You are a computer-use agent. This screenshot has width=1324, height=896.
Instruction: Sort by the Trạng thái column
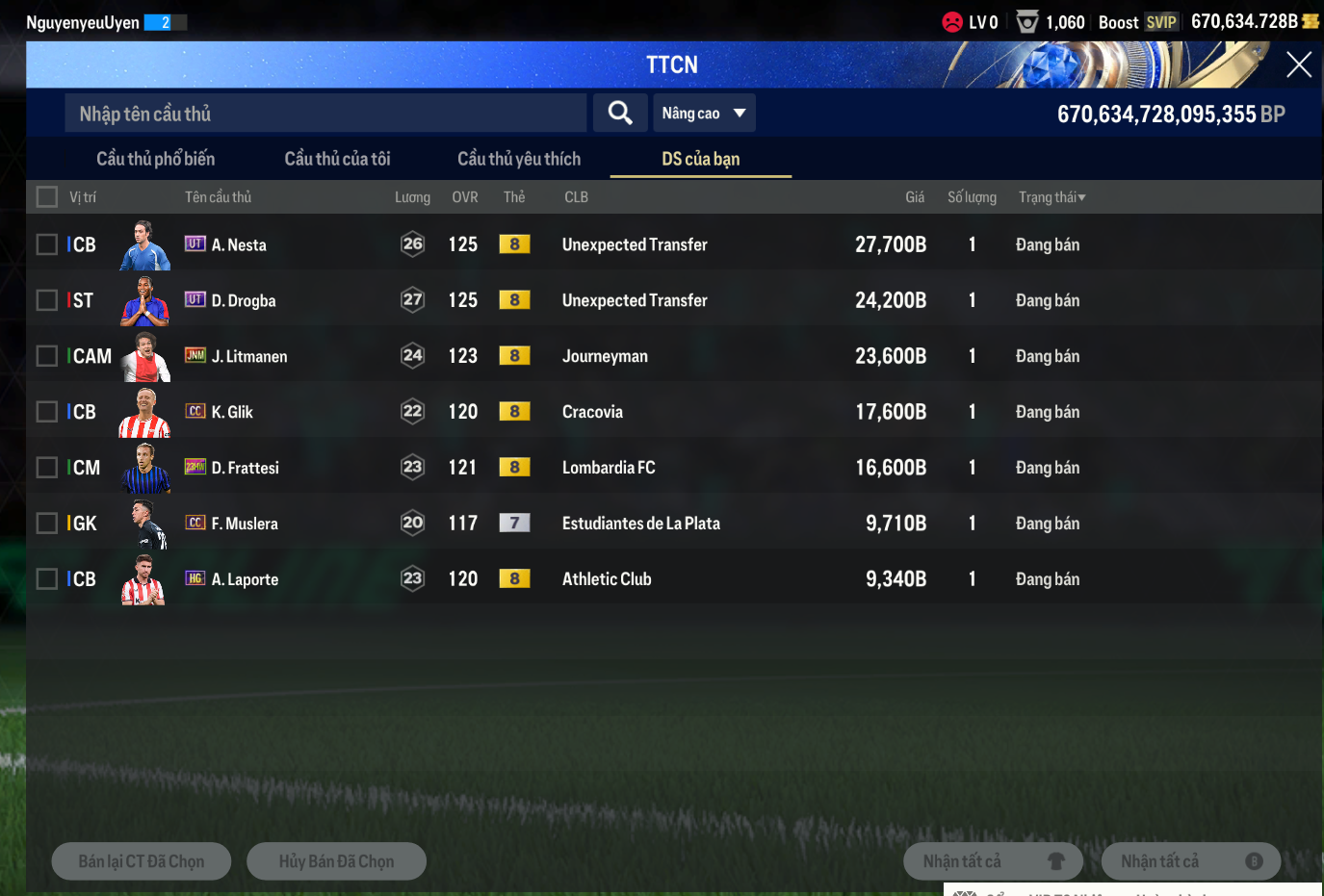pos(1051,197)
